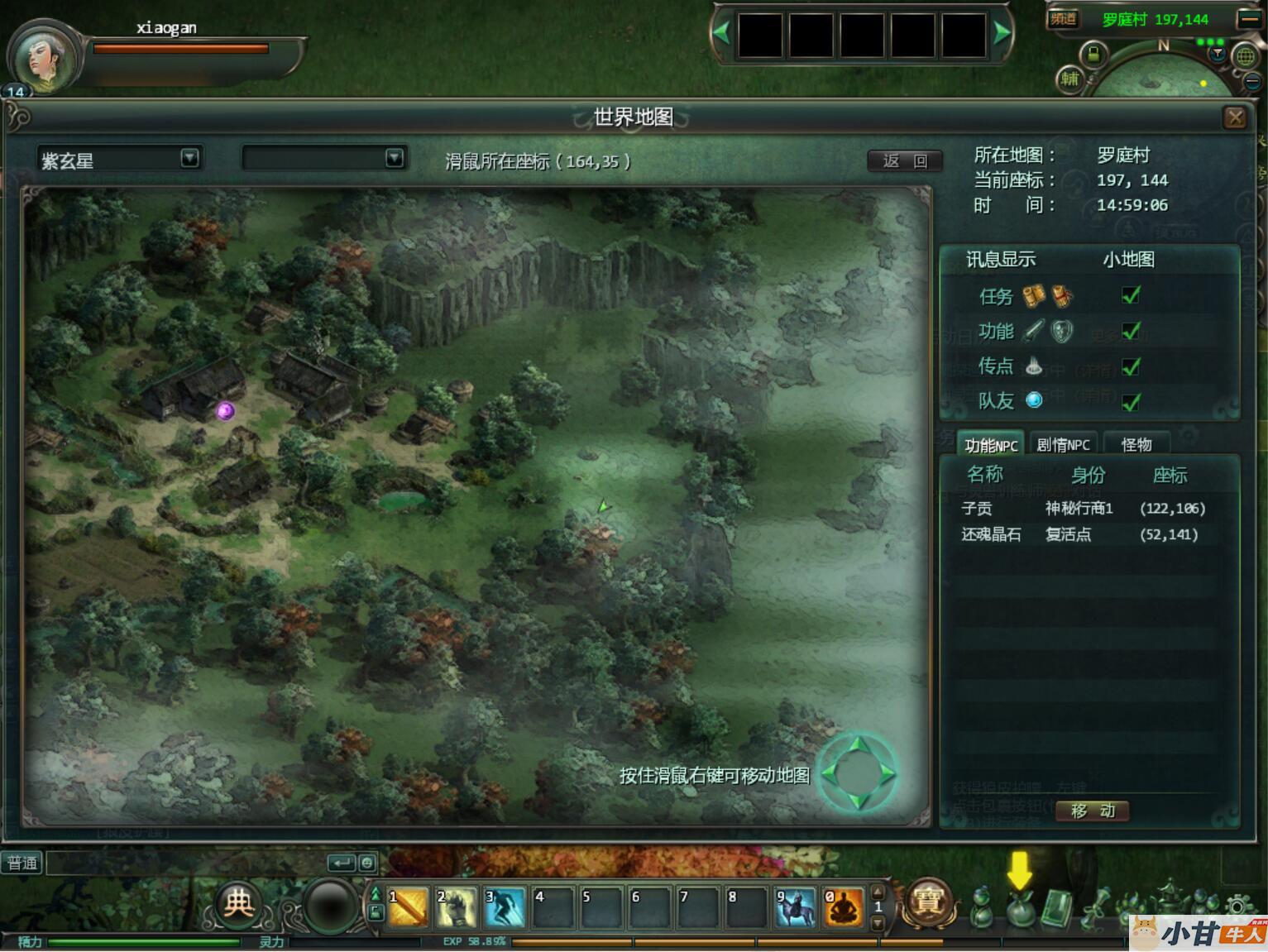Click the green compass map navigation control

858,774
